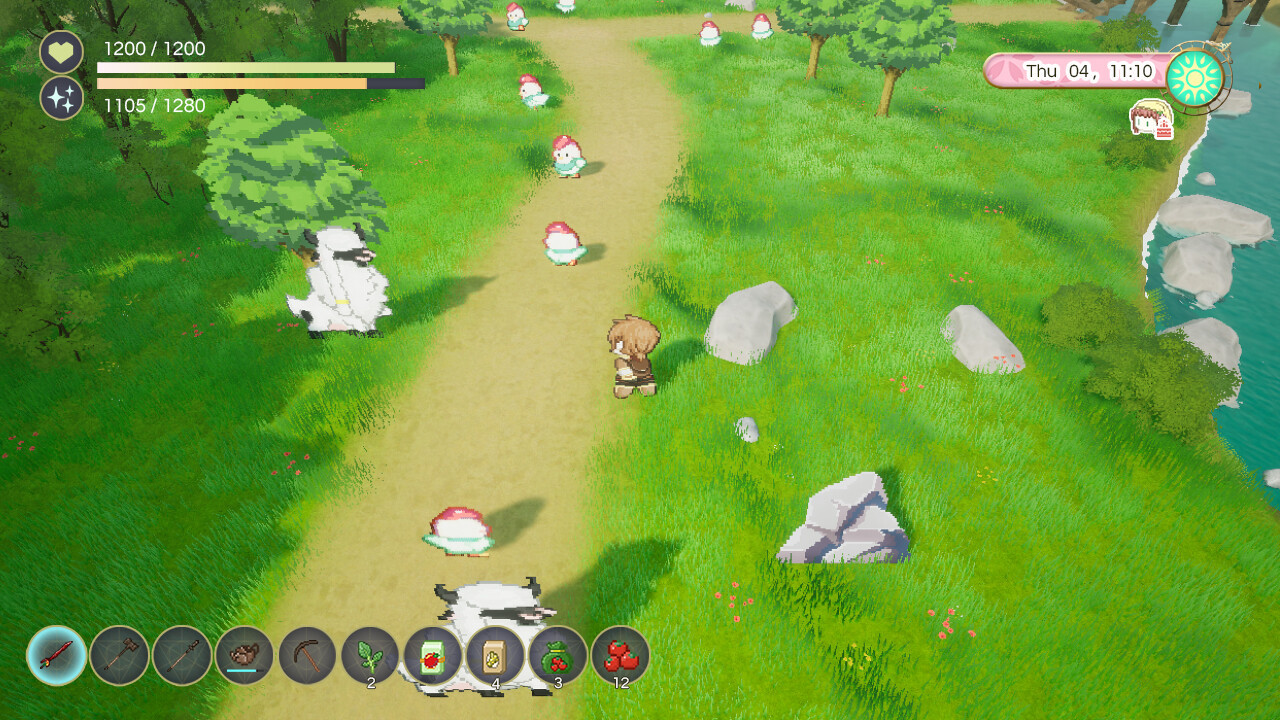Select the red sword hotbar slot

(x=57, y=655)
